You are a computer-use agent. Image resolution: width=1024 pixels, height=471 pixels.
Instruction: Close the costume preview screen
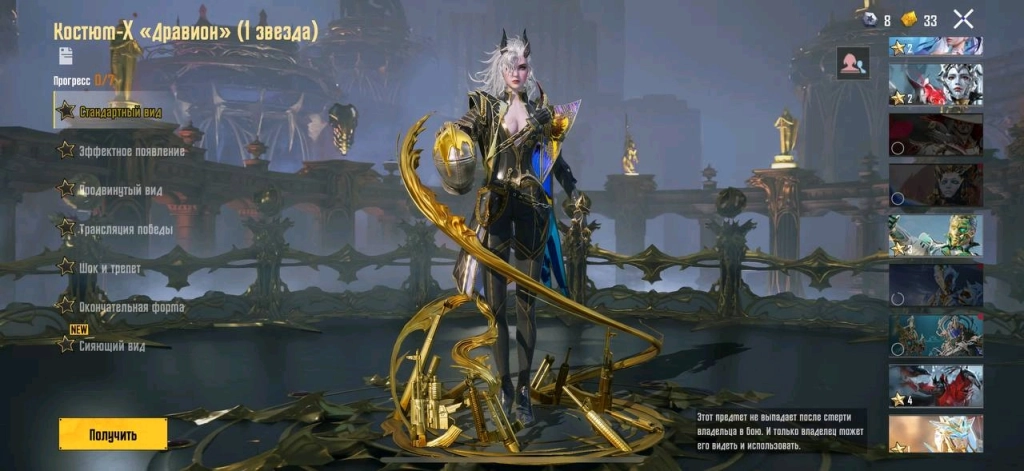click(963, 18)
